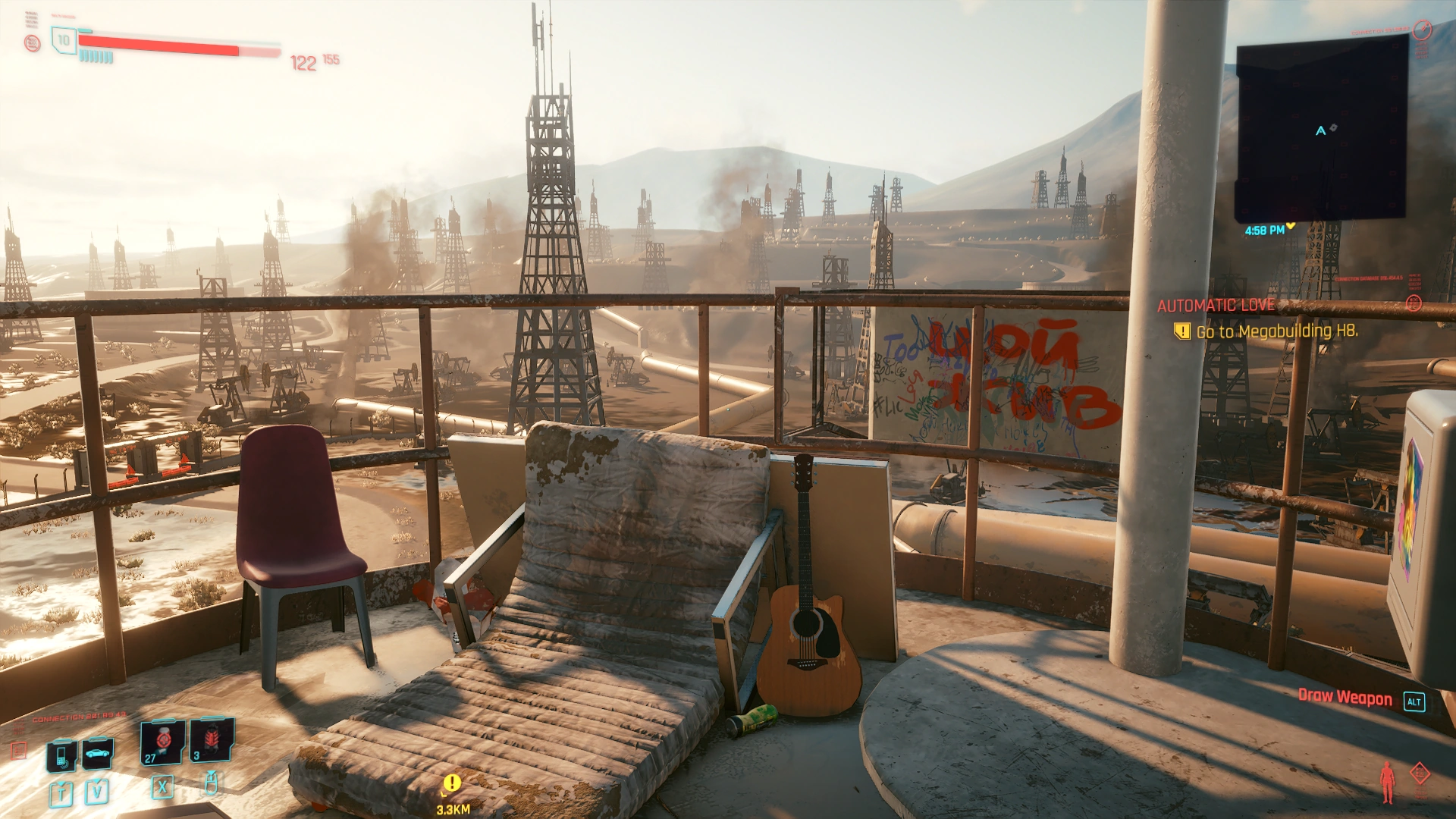The height and width of the screenshot is (819, 1456).
Task: Select the call vehicle car icon
Action: point(98,753)
